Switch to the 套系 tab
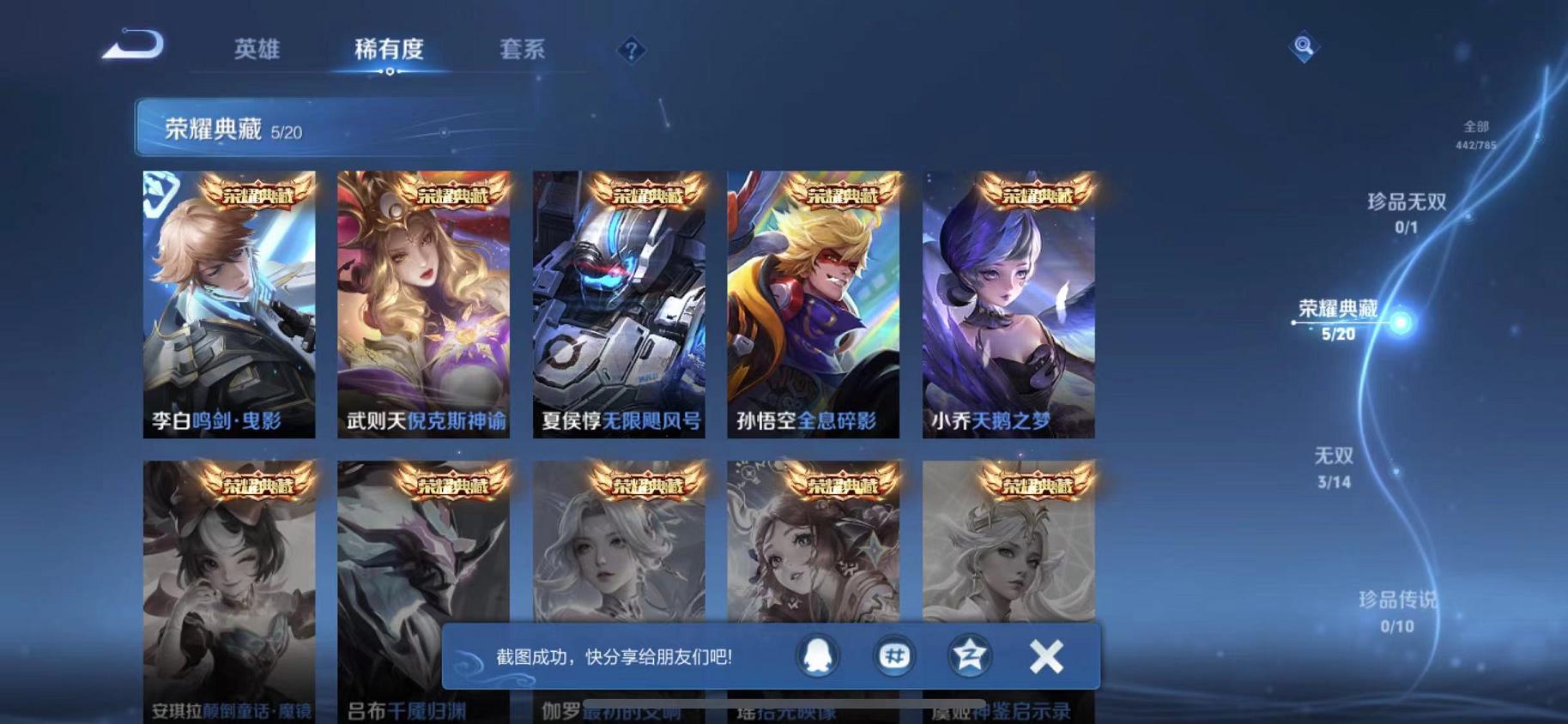1568x724 pixels. point(524,50)
